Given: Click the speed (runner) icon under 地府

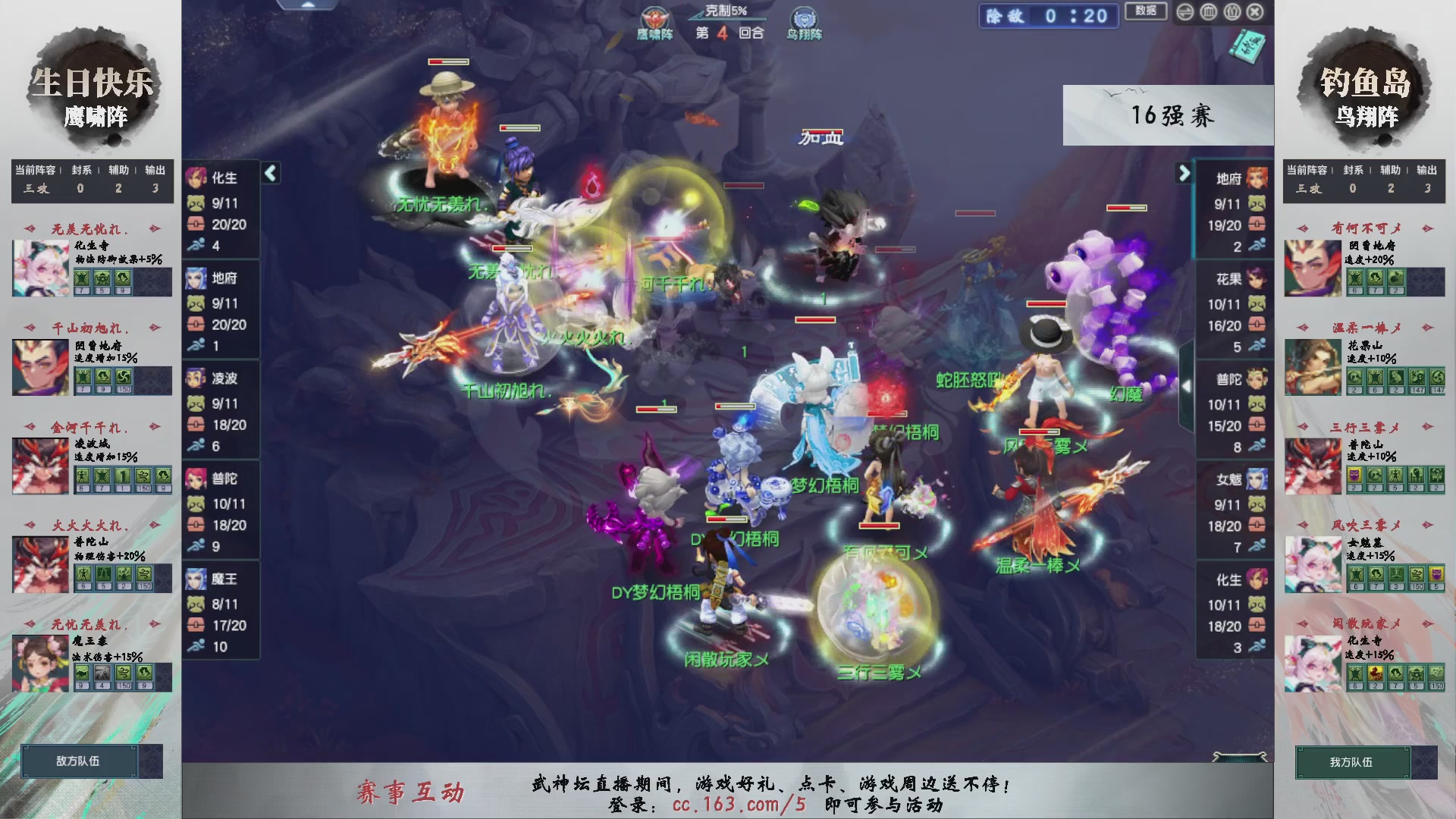Looking at the screenshot, I should (x=196, y=345).
